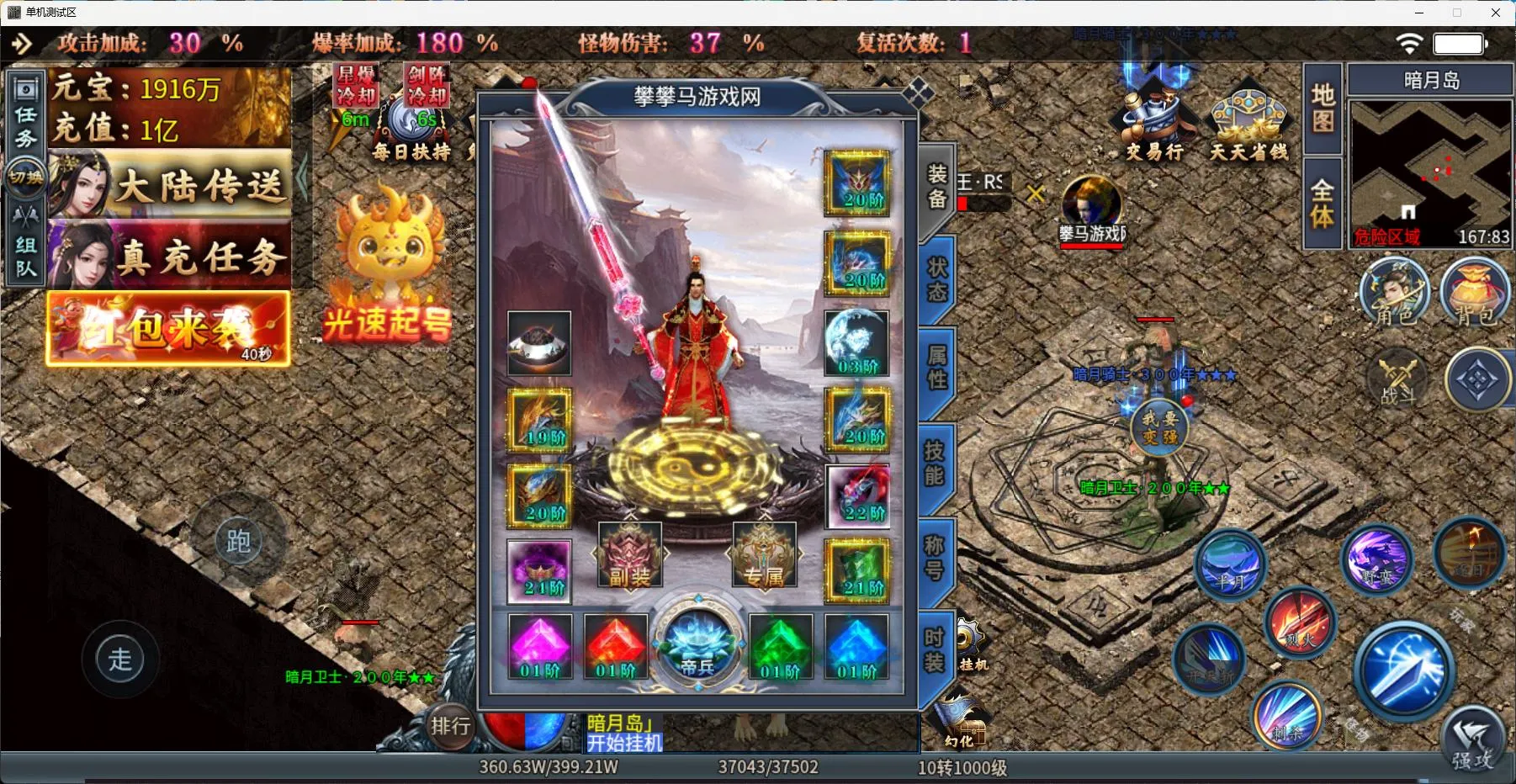
Task: Toggle the 跑 run mode button
Action: click(x=238, y=542)
